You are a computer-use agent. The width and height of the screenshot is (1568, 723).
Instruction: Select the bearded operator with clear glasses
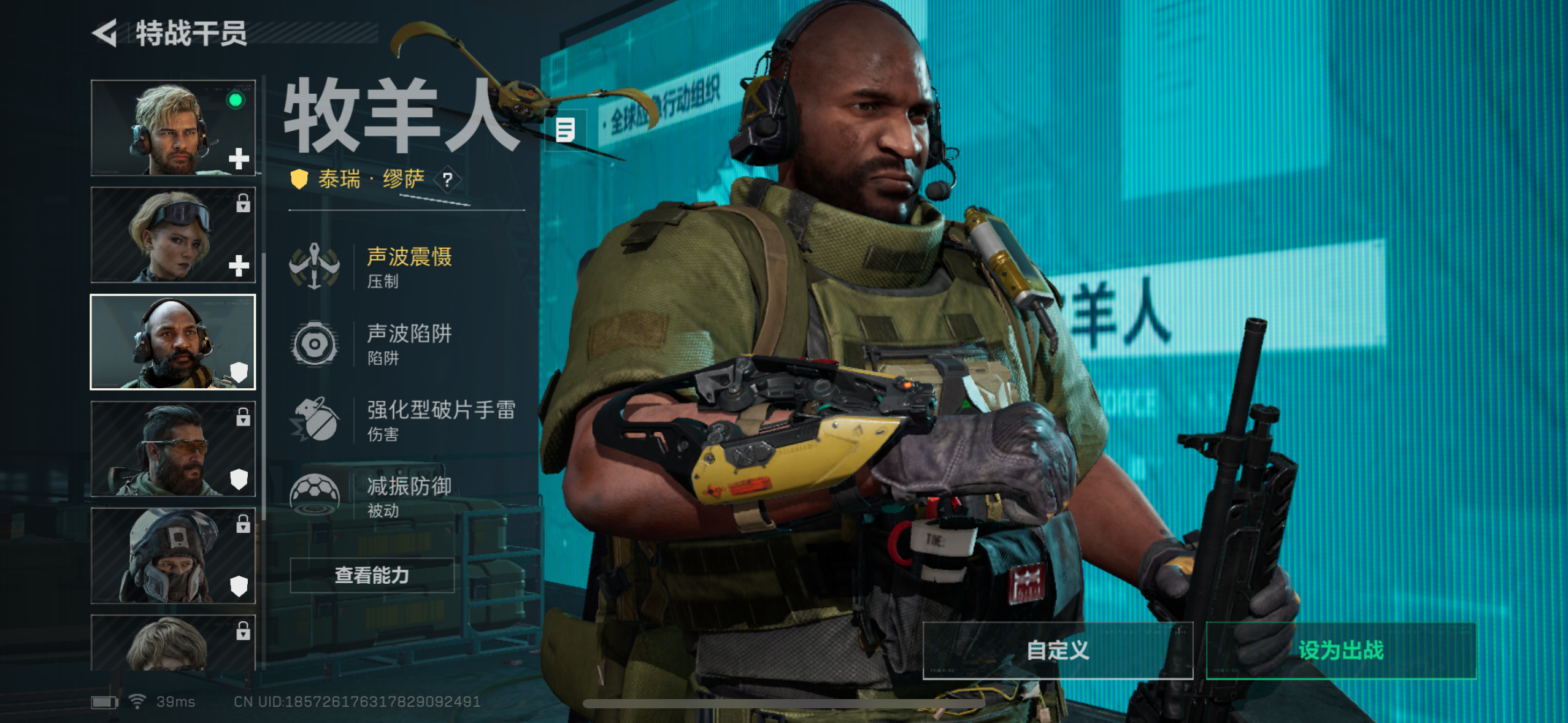[174, 449]
